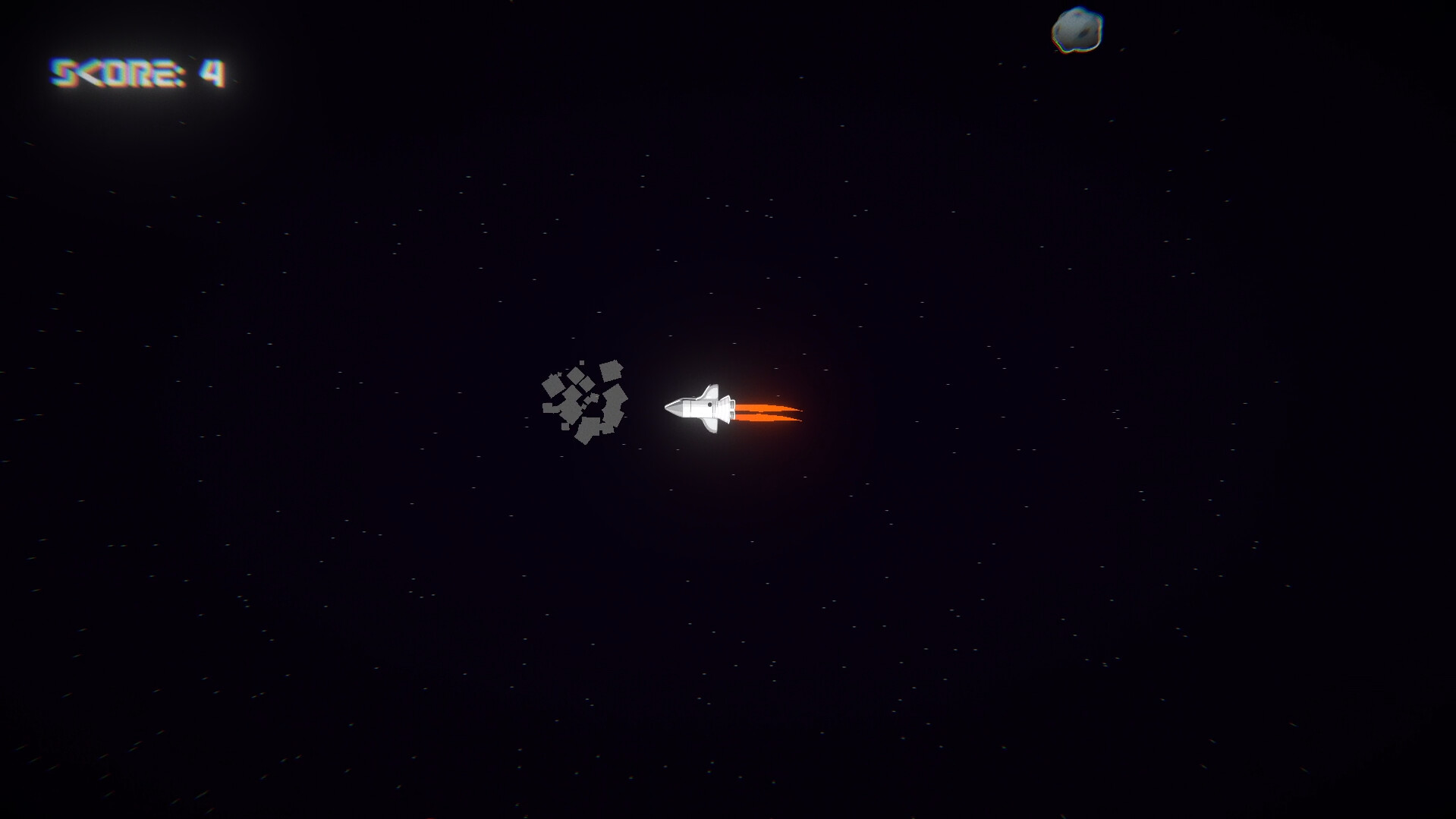Image resolution: width=1456 pixels, height=819 pixels.
Task: Click the upper orange exhaust streak
Action: [x=760, y=408]
